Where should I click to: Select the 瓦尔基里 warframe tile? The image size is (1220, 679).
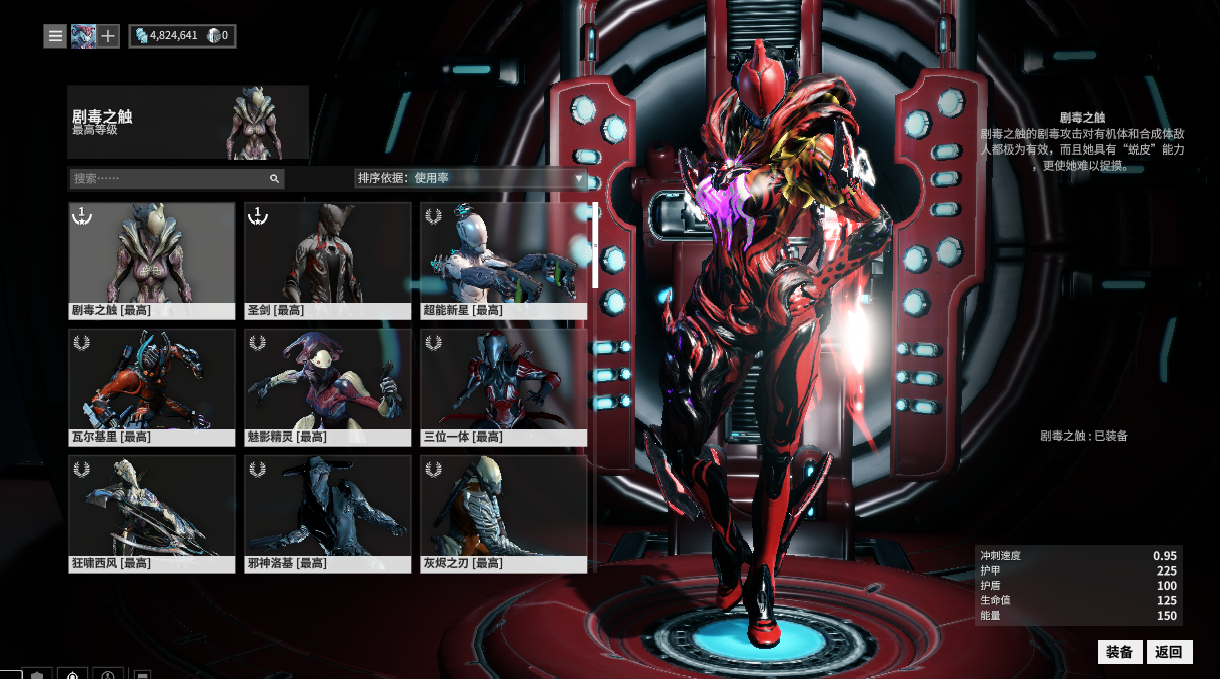[x=152, y=387]
